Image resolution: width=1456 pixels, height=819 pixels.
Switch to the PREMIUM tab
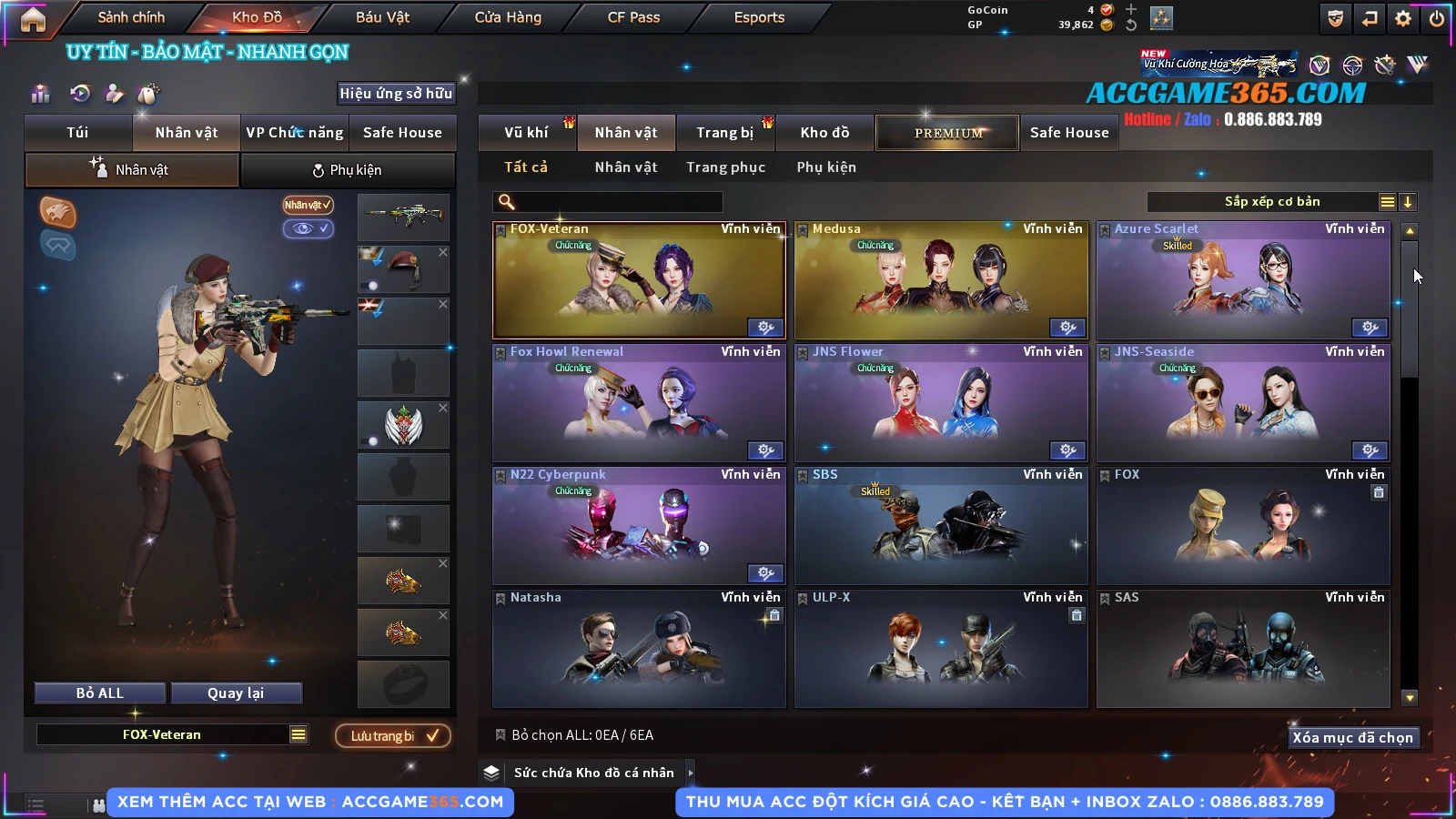[947, 133]
